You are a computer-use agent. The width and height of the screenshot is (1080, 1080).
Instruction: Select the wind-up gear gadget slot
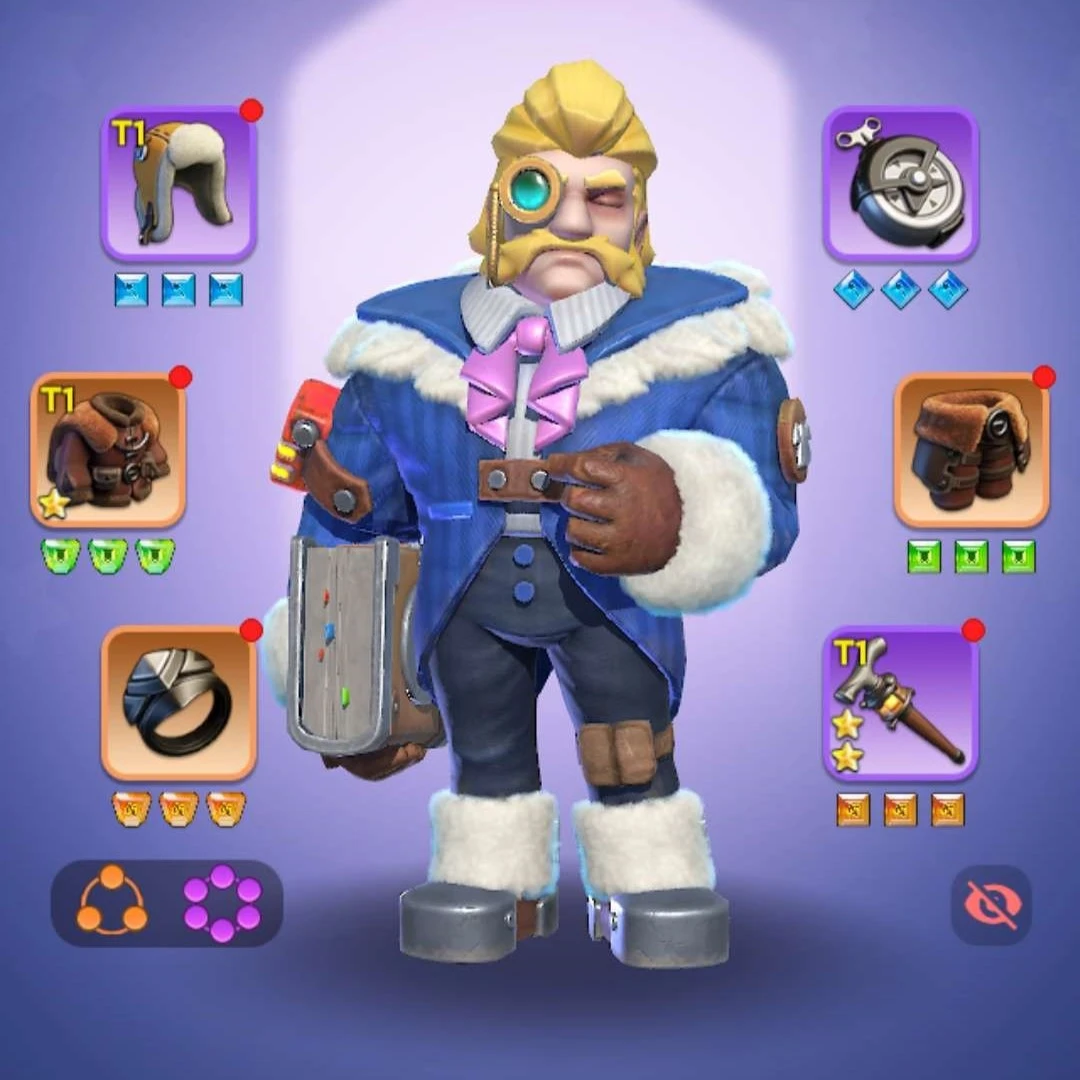900,184
